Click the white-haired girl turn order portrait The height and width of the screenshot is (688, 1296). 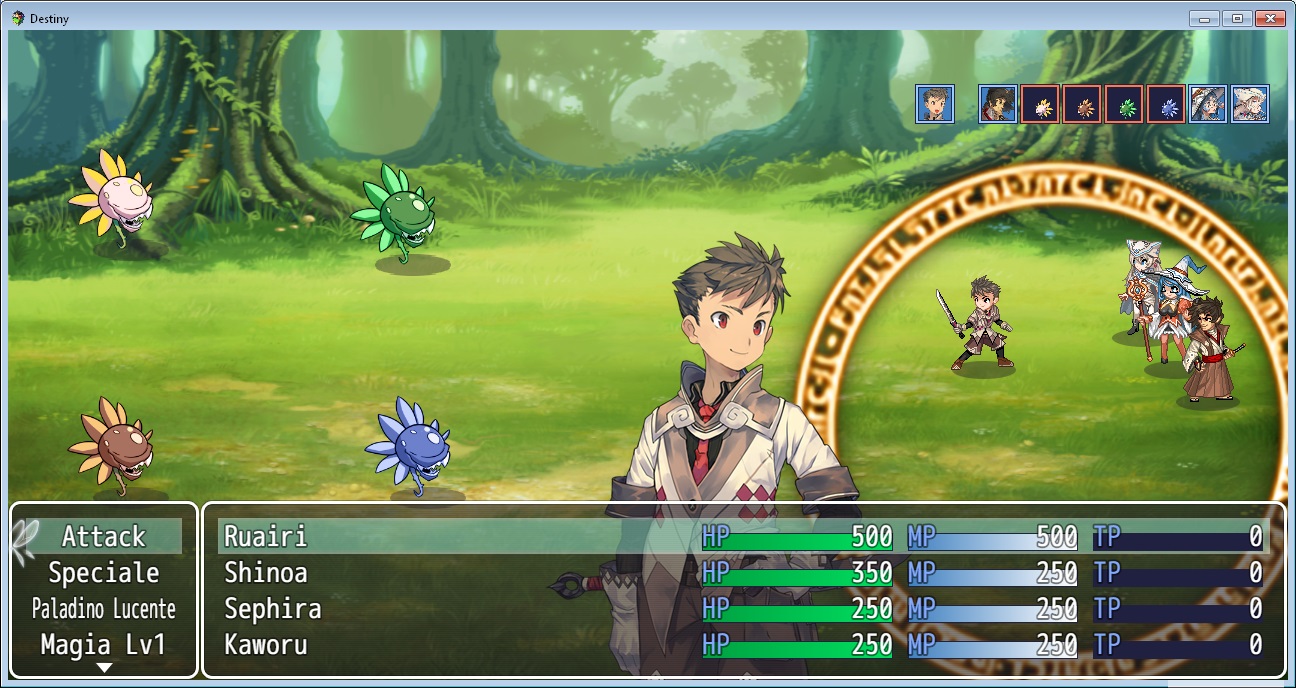pos(1250,104)
